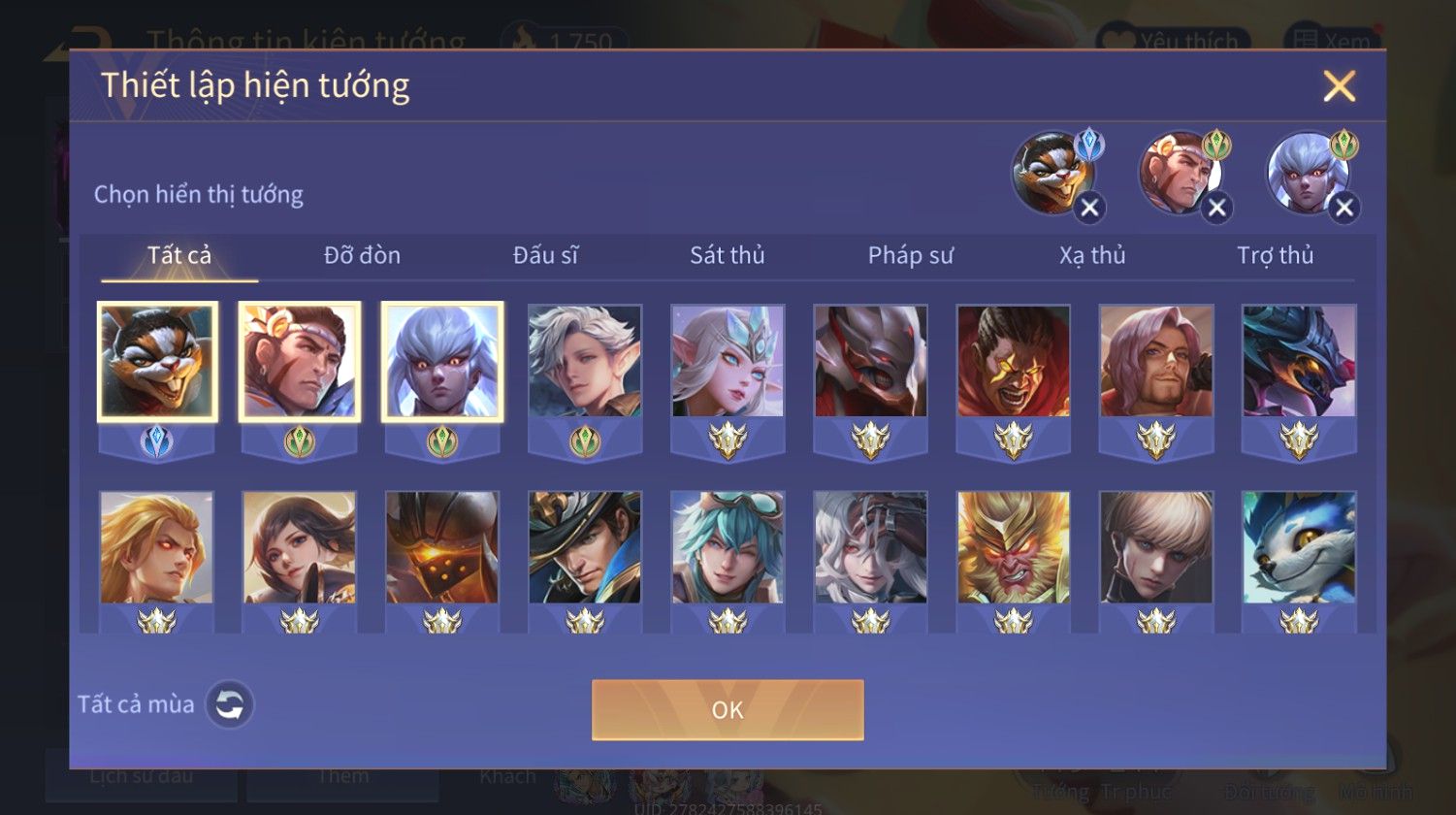The height and width of the screenshot is (815, 1456).
Task: Remove the raccoon hero from displayed slots
Action: tap(1089, 208)
